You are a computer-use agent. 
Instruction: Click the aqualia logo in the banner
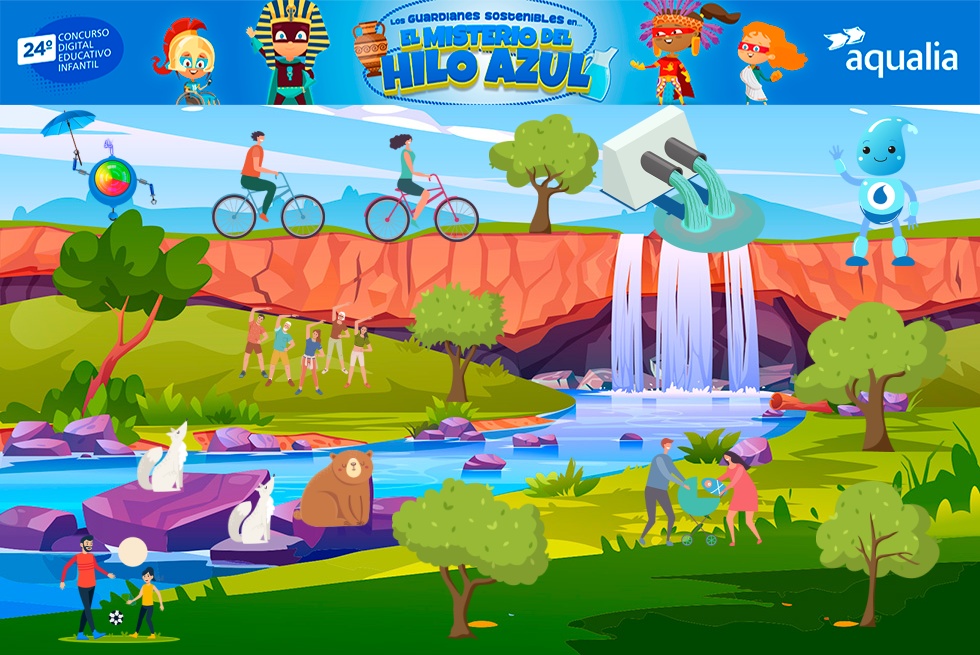pos(890,53)
